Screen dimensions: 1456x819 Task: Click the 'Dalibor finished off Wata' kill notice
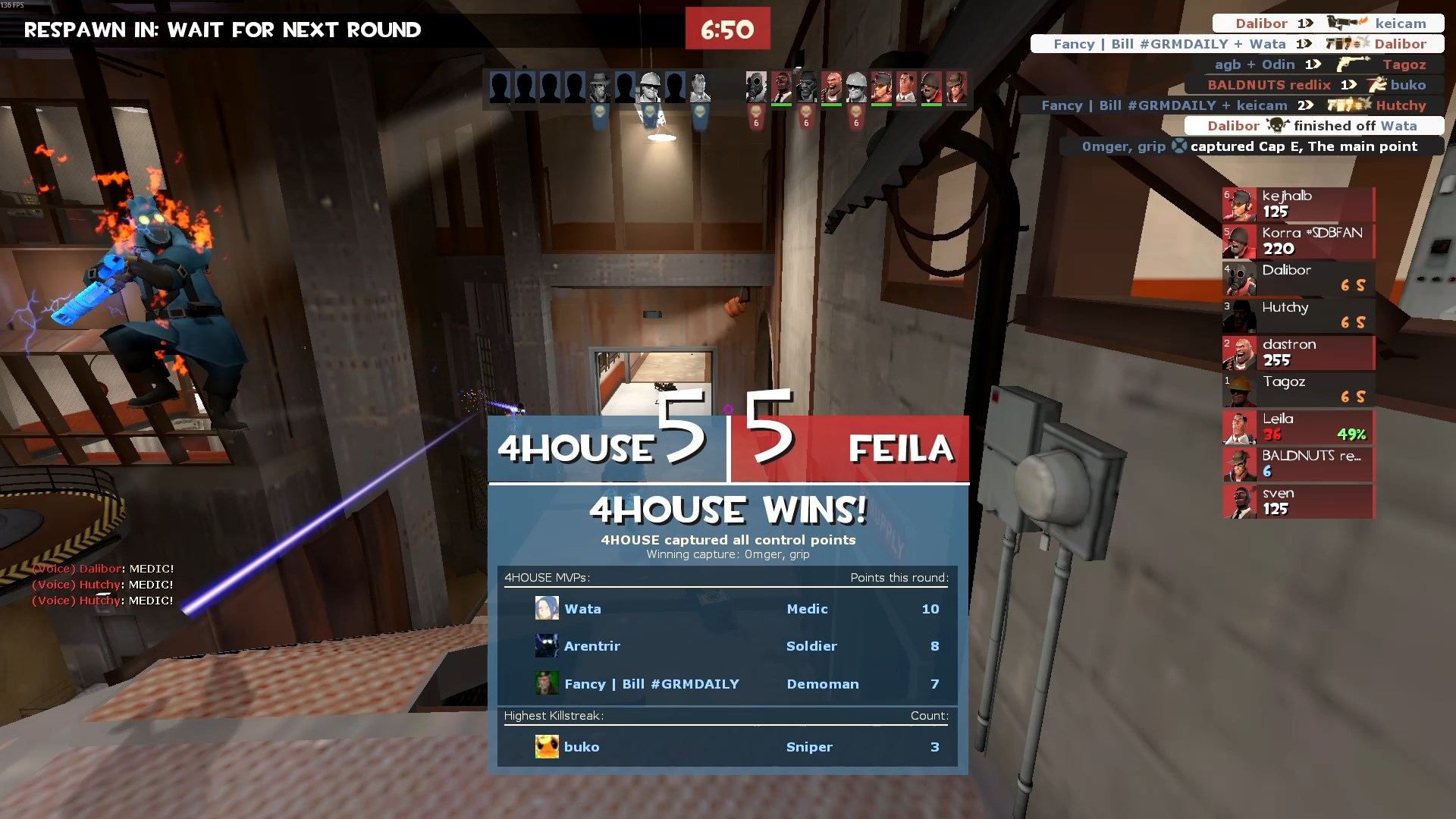[x=1313, y=126]
